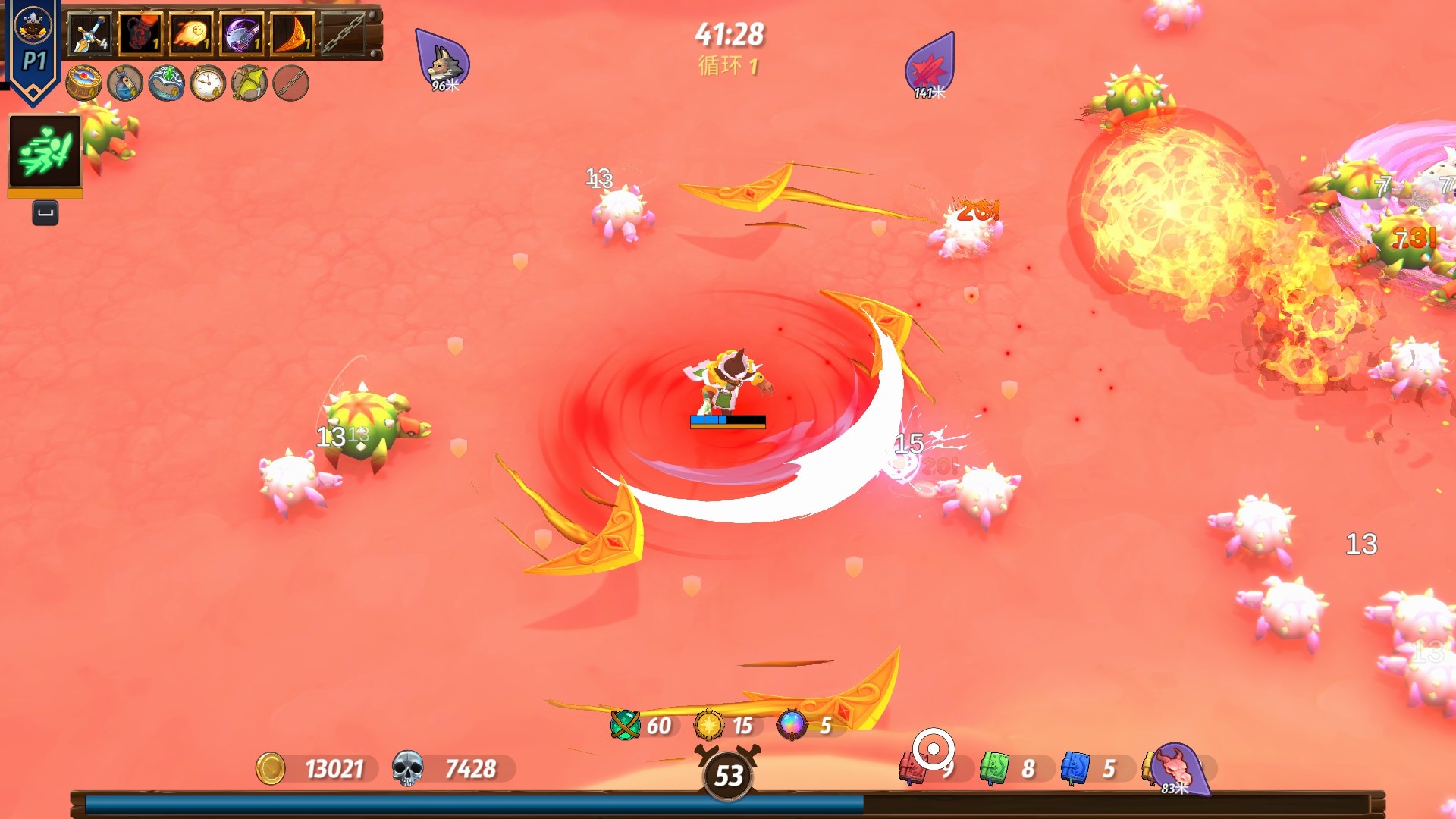The height and width of the screenshot is (819, 1456).
Task: Click the blue spellbook counter
Action: pos(1075,769)
